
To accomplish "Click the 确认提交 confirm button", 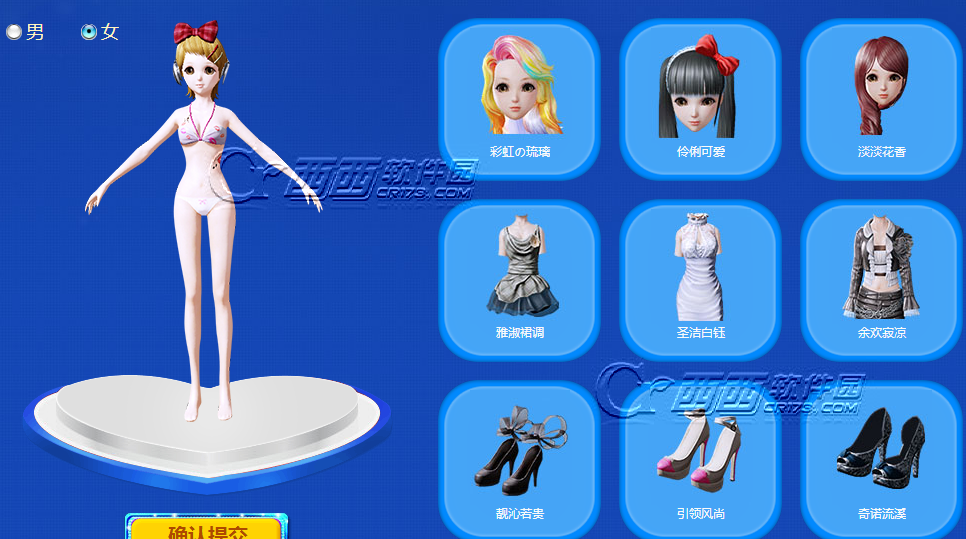I will coord(206,529).
